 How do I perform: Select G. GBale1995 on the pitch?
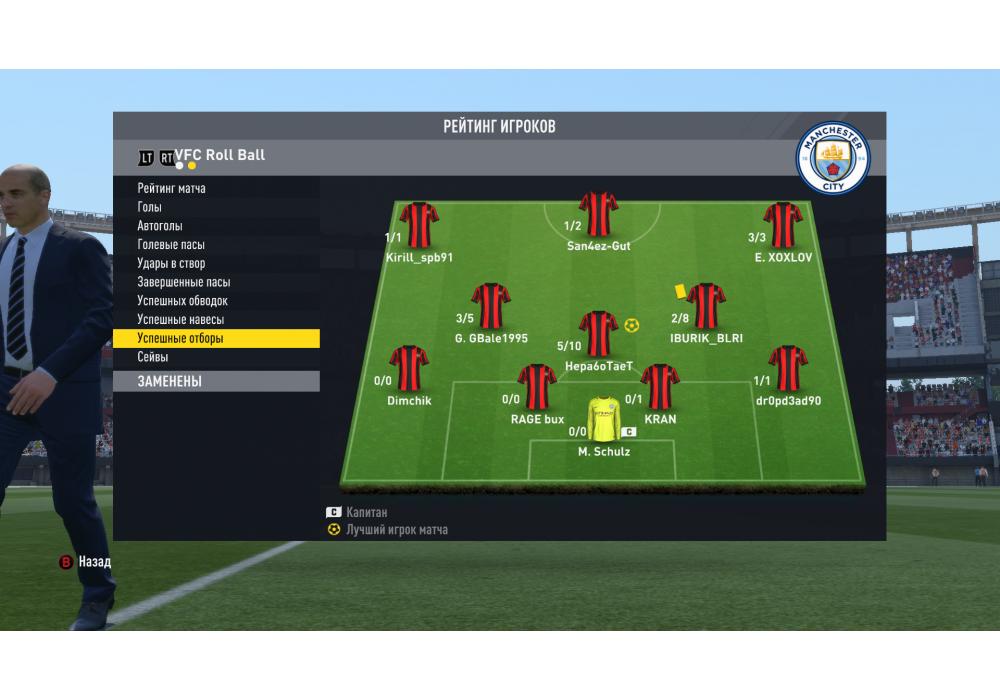tap(490, 306)
